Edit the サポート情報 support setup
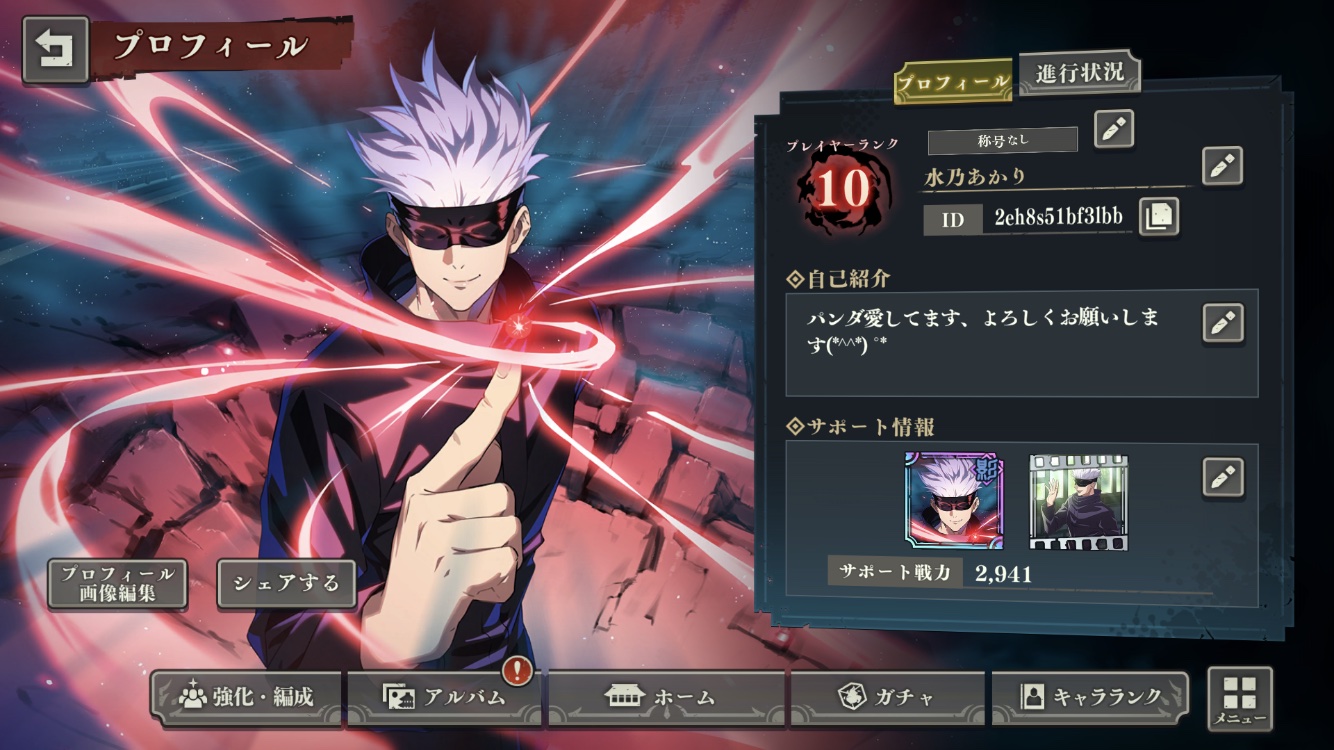This screenshot has height=750, width=1334. [x=1222, y=477]
